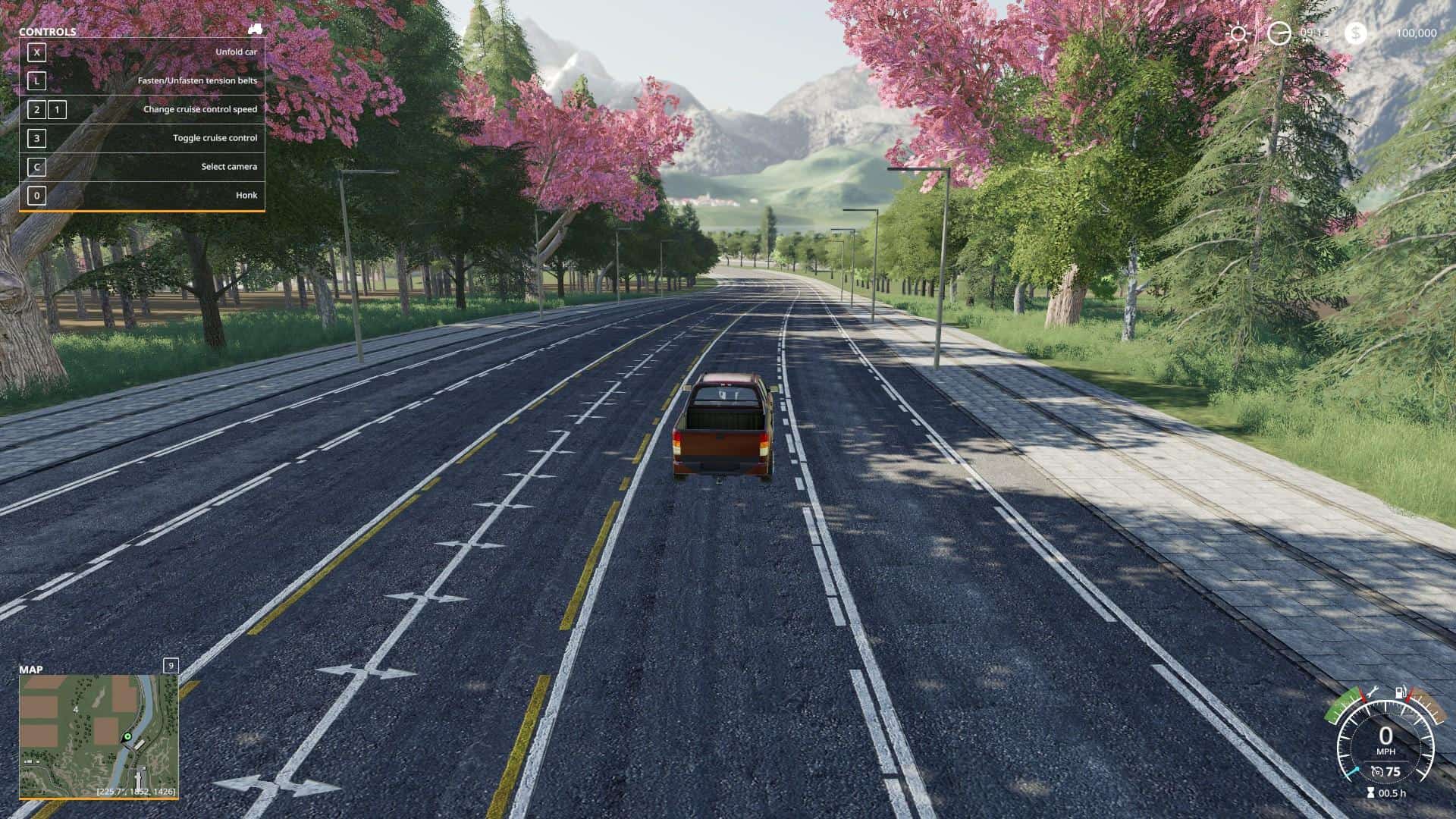Viewport: 1456px width, 819px height.
Task: Click the game clock icon
Action: [1279, 33]
